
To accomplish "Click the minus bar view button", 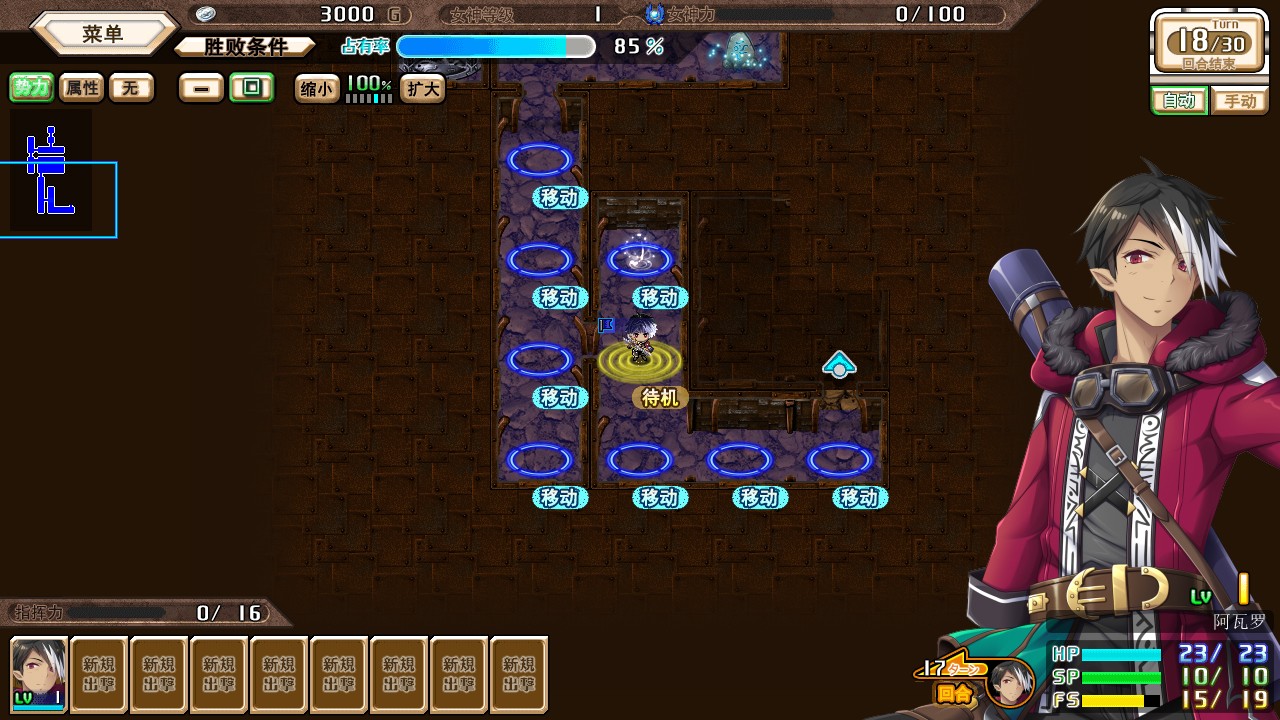I will (x=201, y=88).
